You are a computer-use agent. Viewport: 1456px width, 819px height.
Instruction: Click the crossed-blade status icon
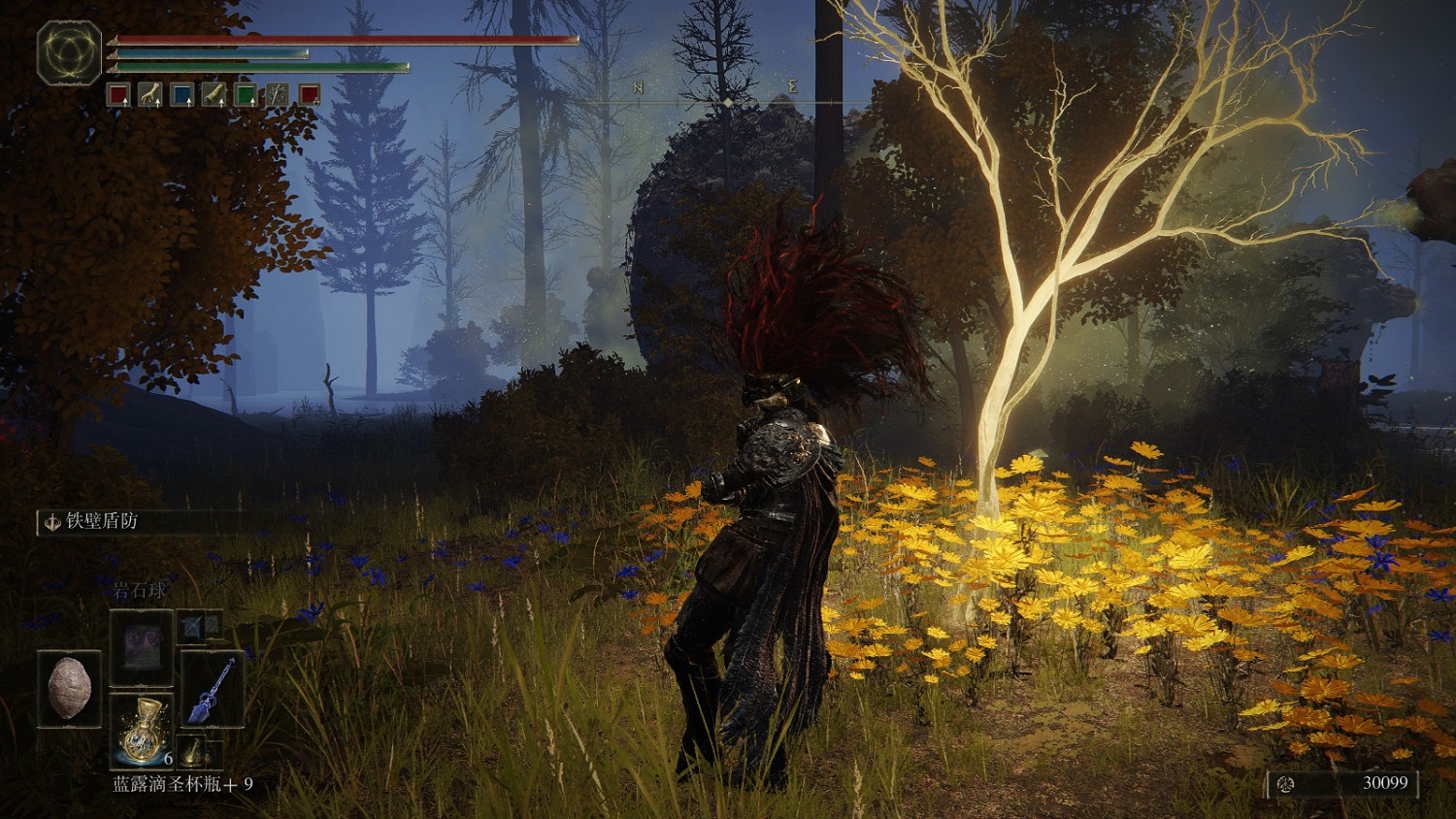click(x=278, y=94)
